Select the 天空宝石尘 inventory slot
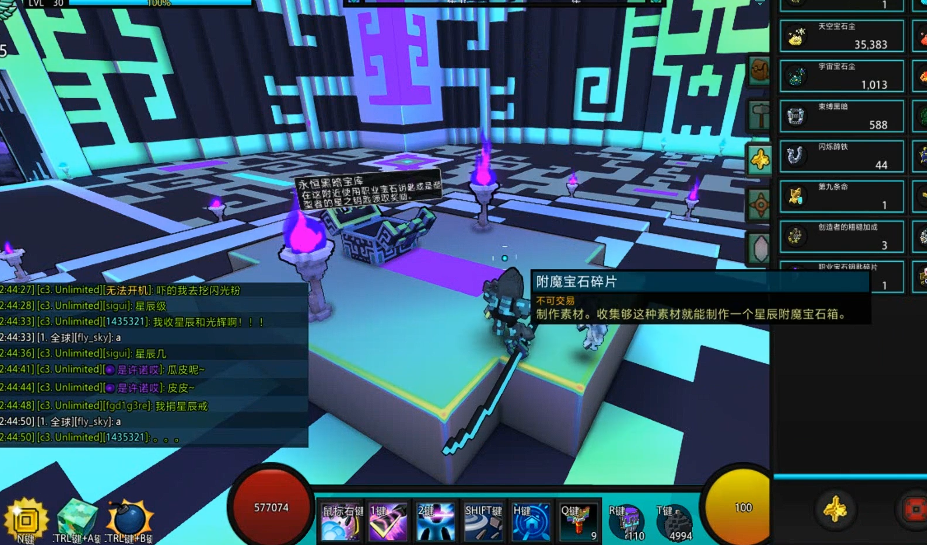Image resolution: width=927 pixels, height=545 pixels. pyautogui.click(x=842, y=36)
